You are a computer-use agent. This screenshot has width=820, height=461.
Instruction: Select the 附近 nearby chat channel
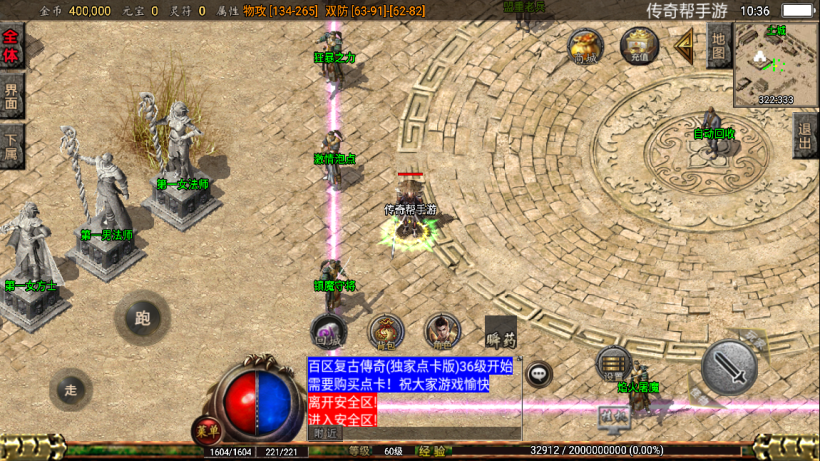[326, 433]
